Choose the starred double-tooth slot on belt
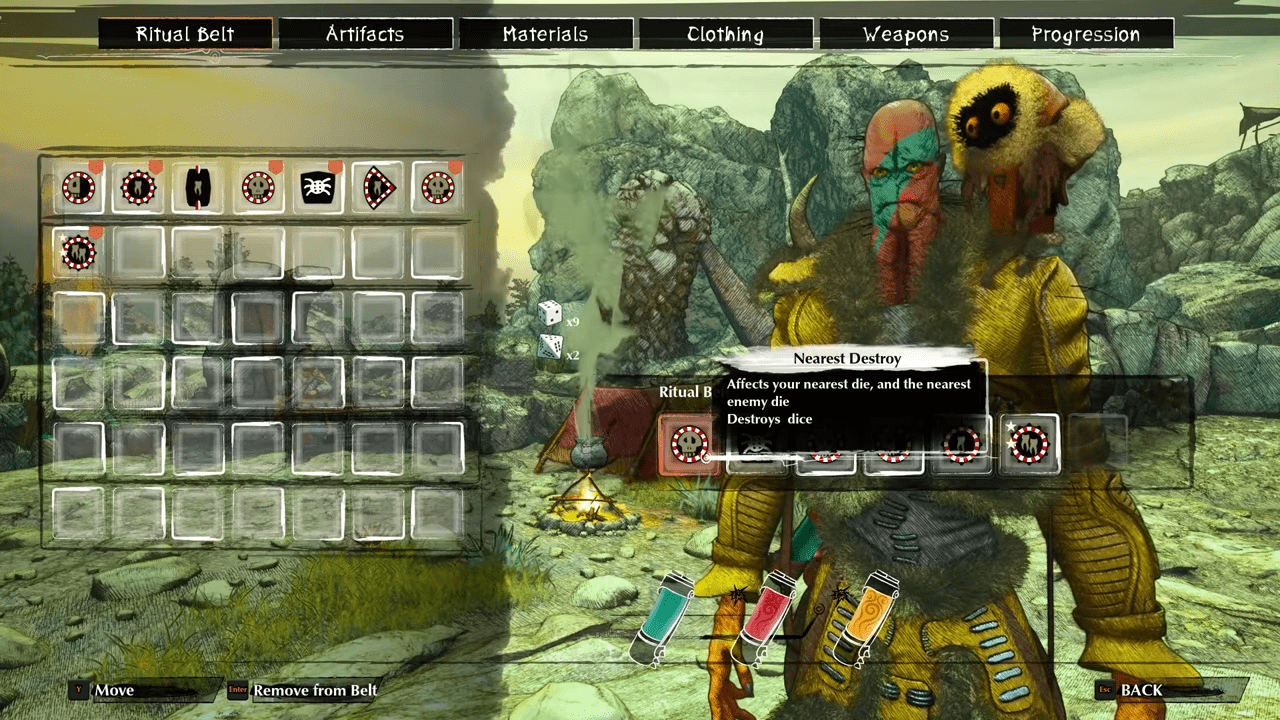Viewport: 1280px width, 720px height. coord(1030,444)
